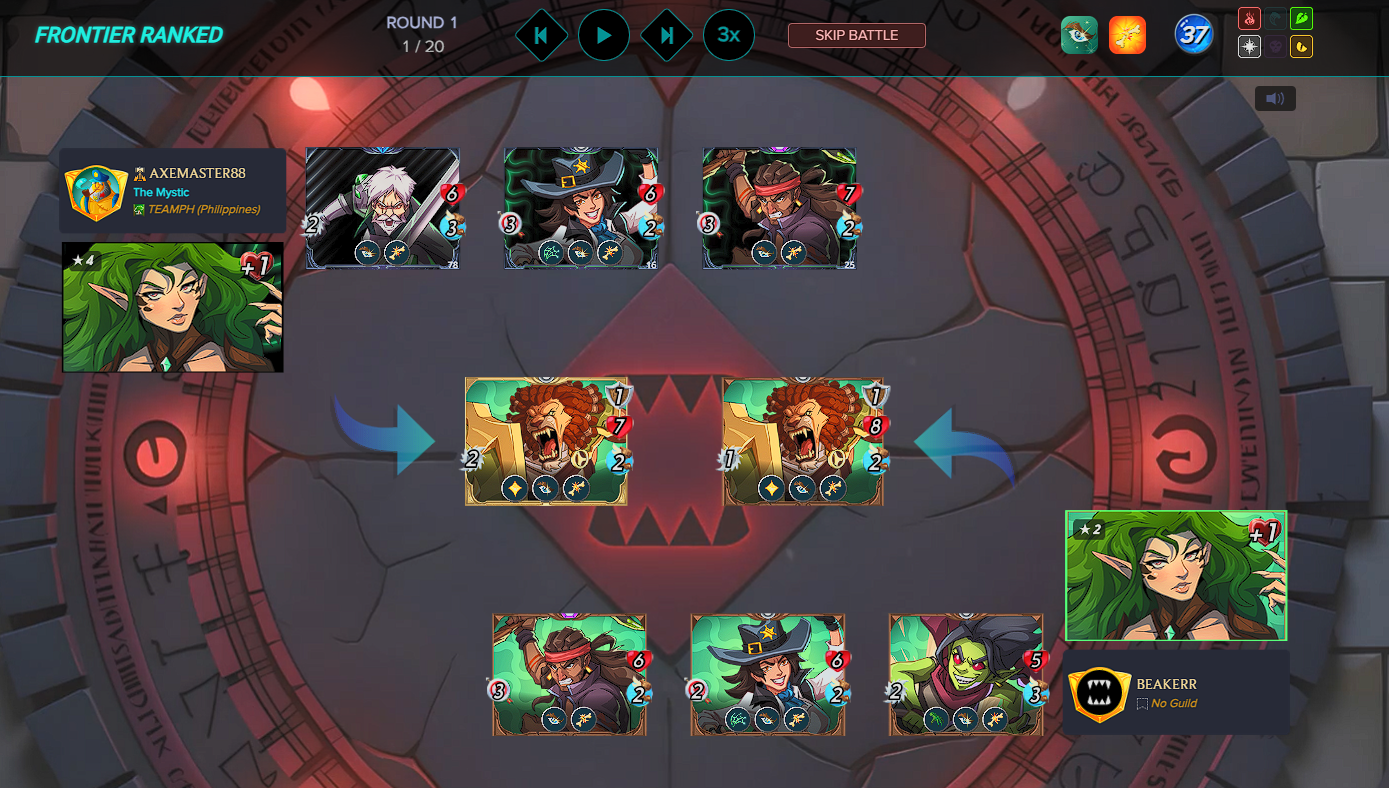Show the eye ruleset icon details
The height and width of the screenshot is (788, 1389).
click(x=1079, y=35)
